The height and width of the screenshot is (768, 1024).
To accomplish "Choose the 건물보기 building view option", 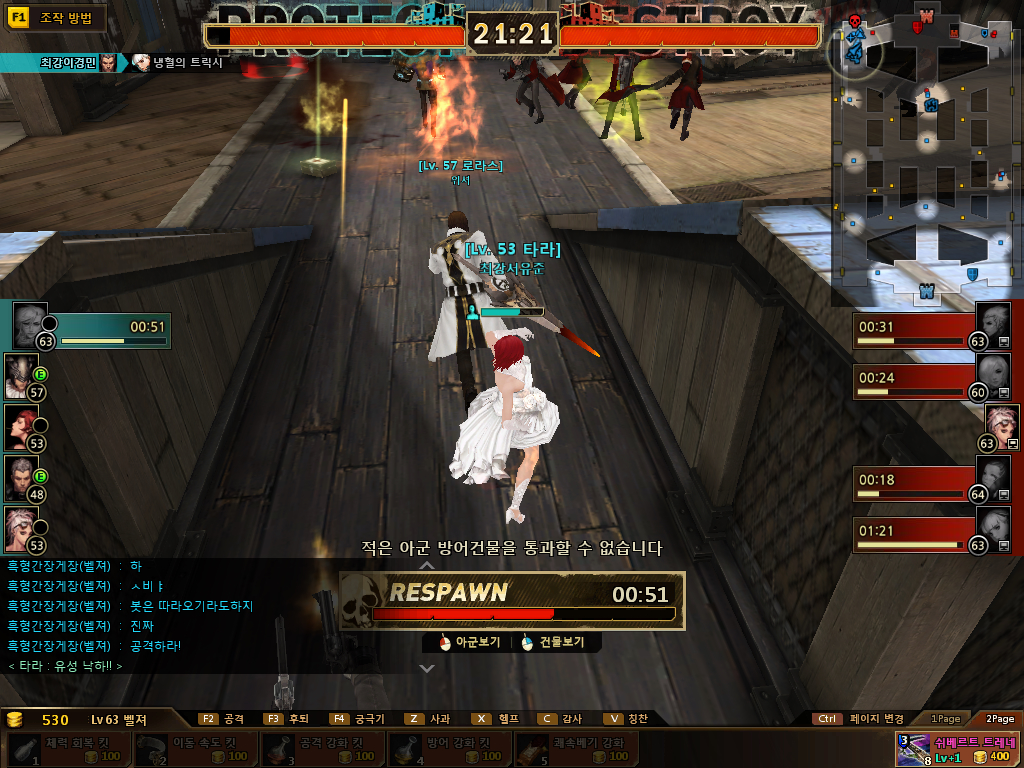I will (x=553, y=643).
